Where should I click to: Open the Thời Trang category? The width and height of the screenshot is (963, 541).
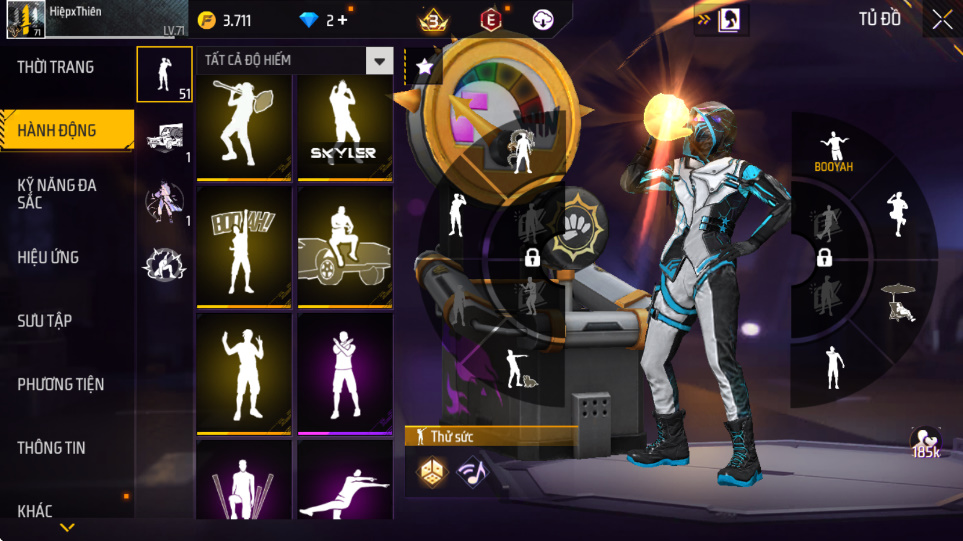coord(56,68)
